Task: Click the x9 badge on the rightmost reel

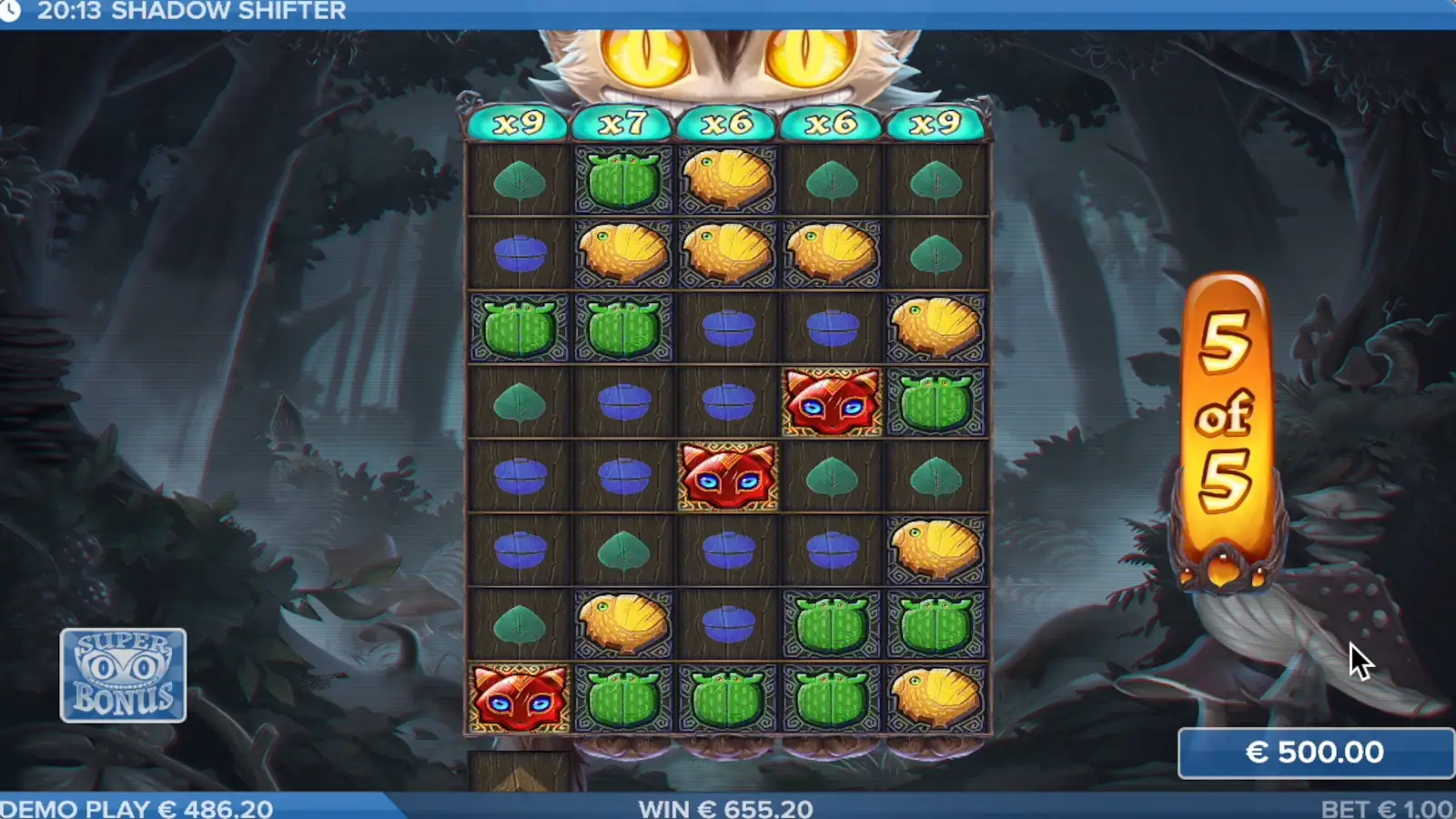Action: point(935,120)
